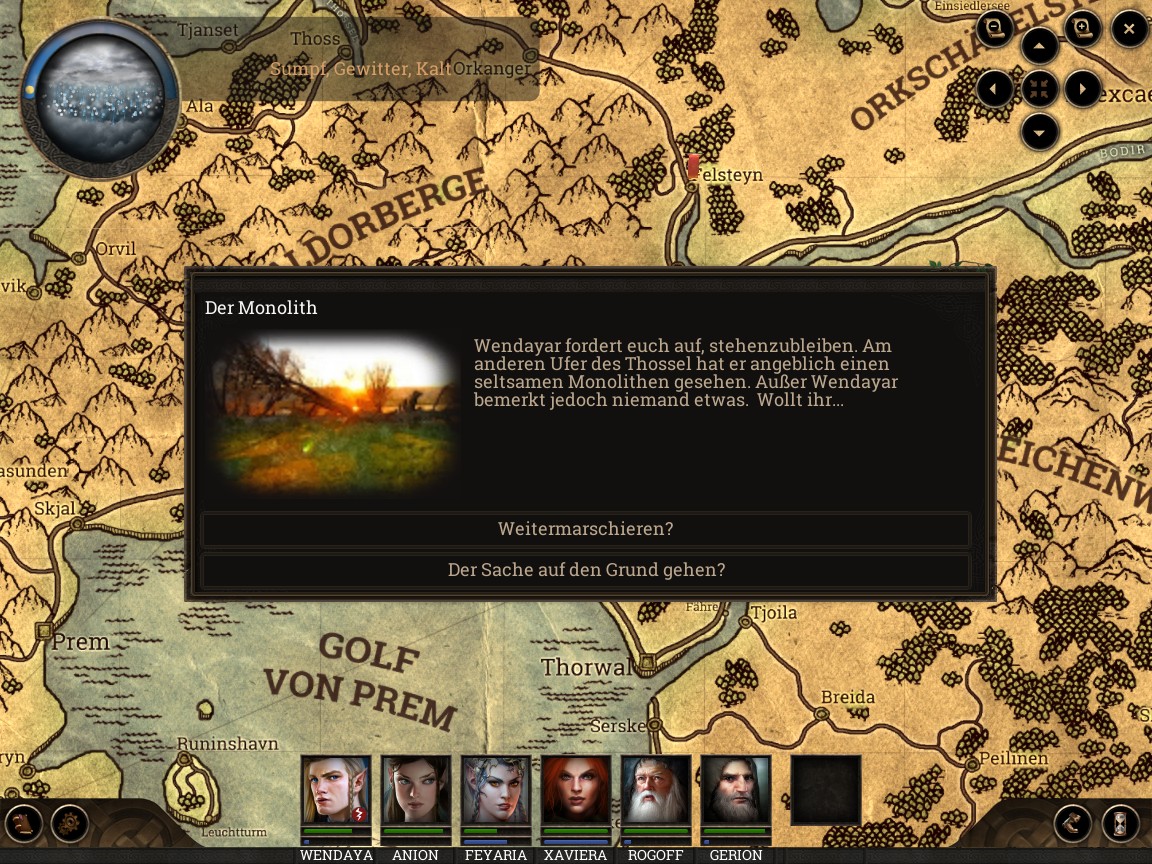The height and width of the screenshot is (864, 1152).
Task: Pan the map left with the left arrow
Action: [x=995, y=89]
